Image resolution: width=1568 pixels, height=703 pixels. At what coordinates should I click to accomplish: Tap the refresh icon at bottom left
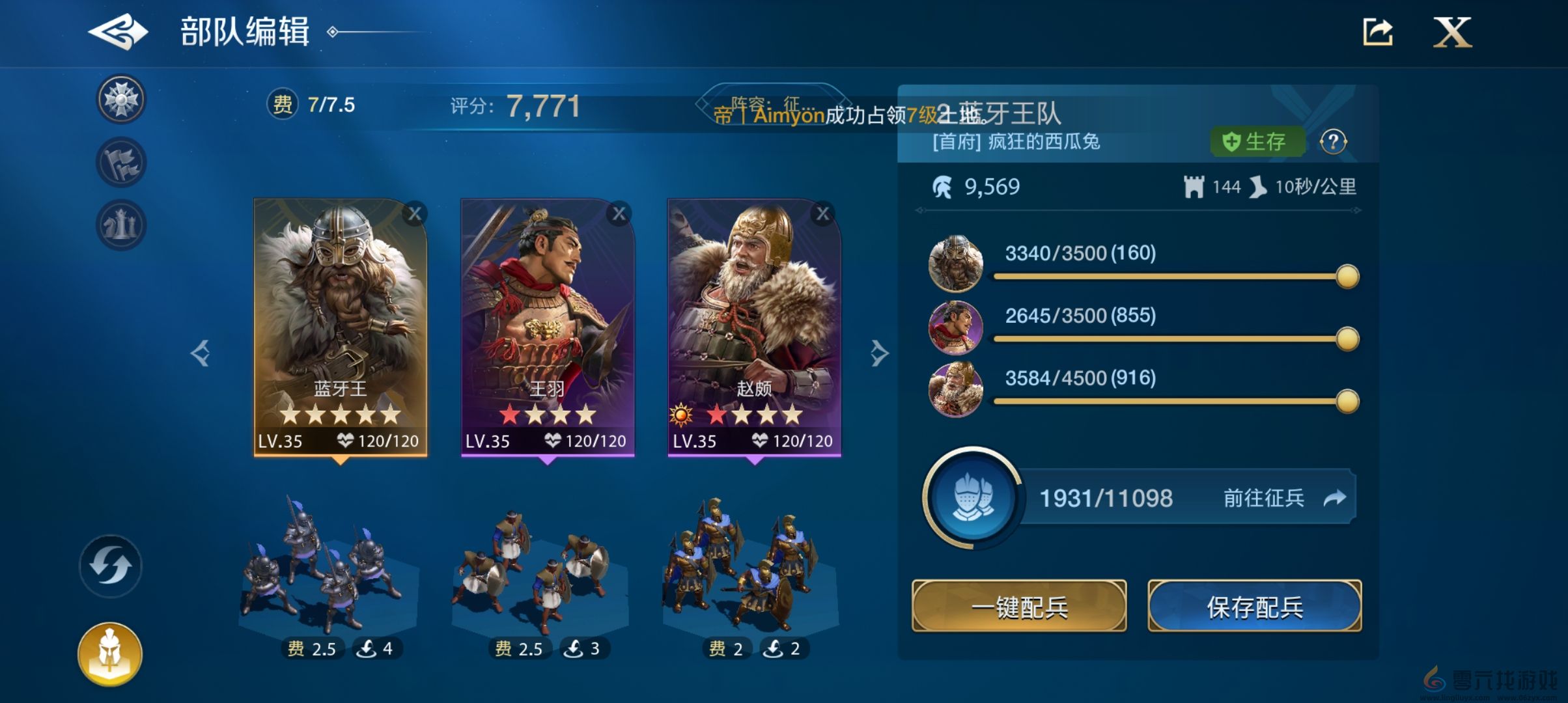109,566
